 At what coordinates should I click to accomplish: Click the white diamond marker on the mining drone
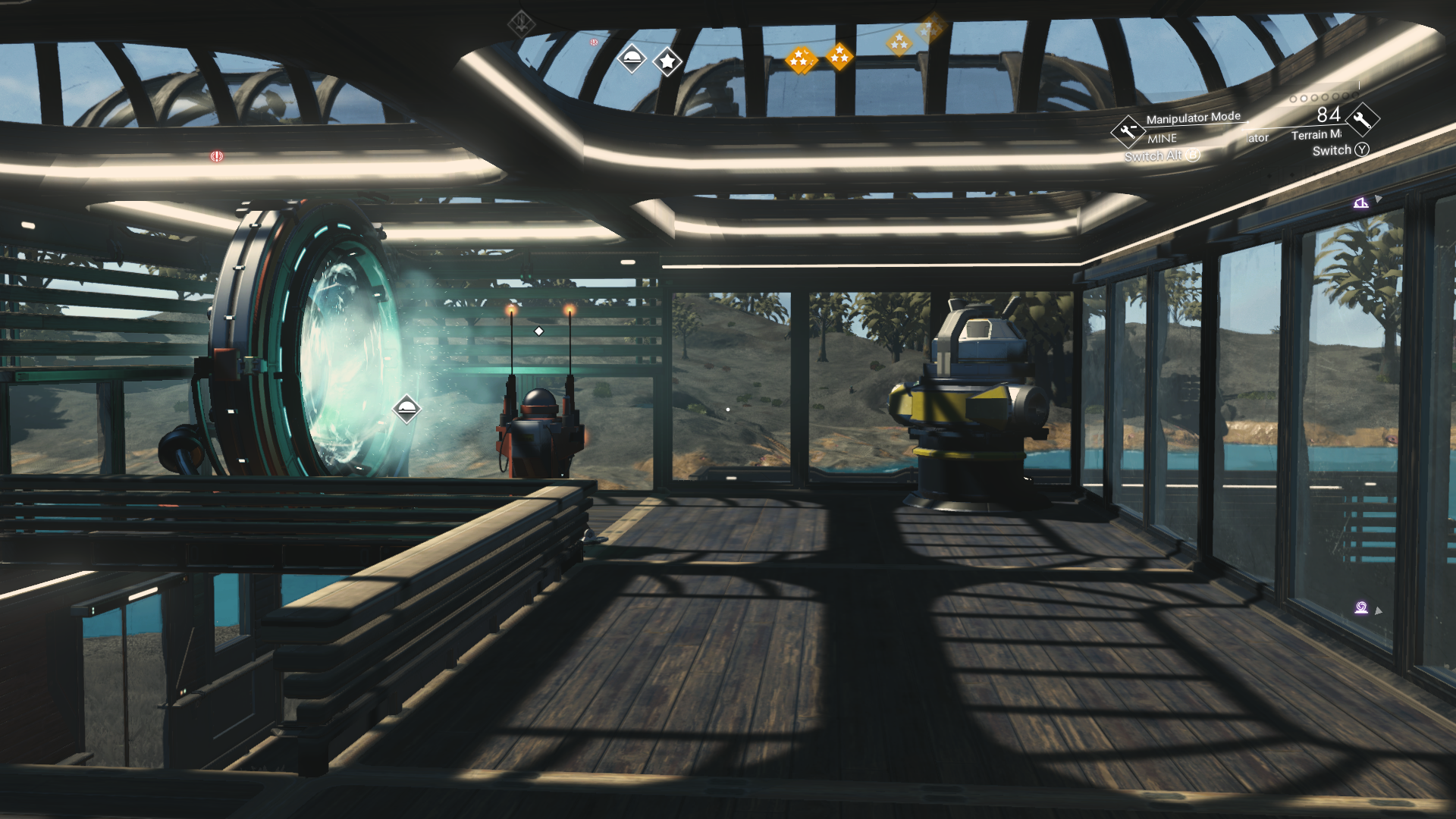[x=538, y=330]
